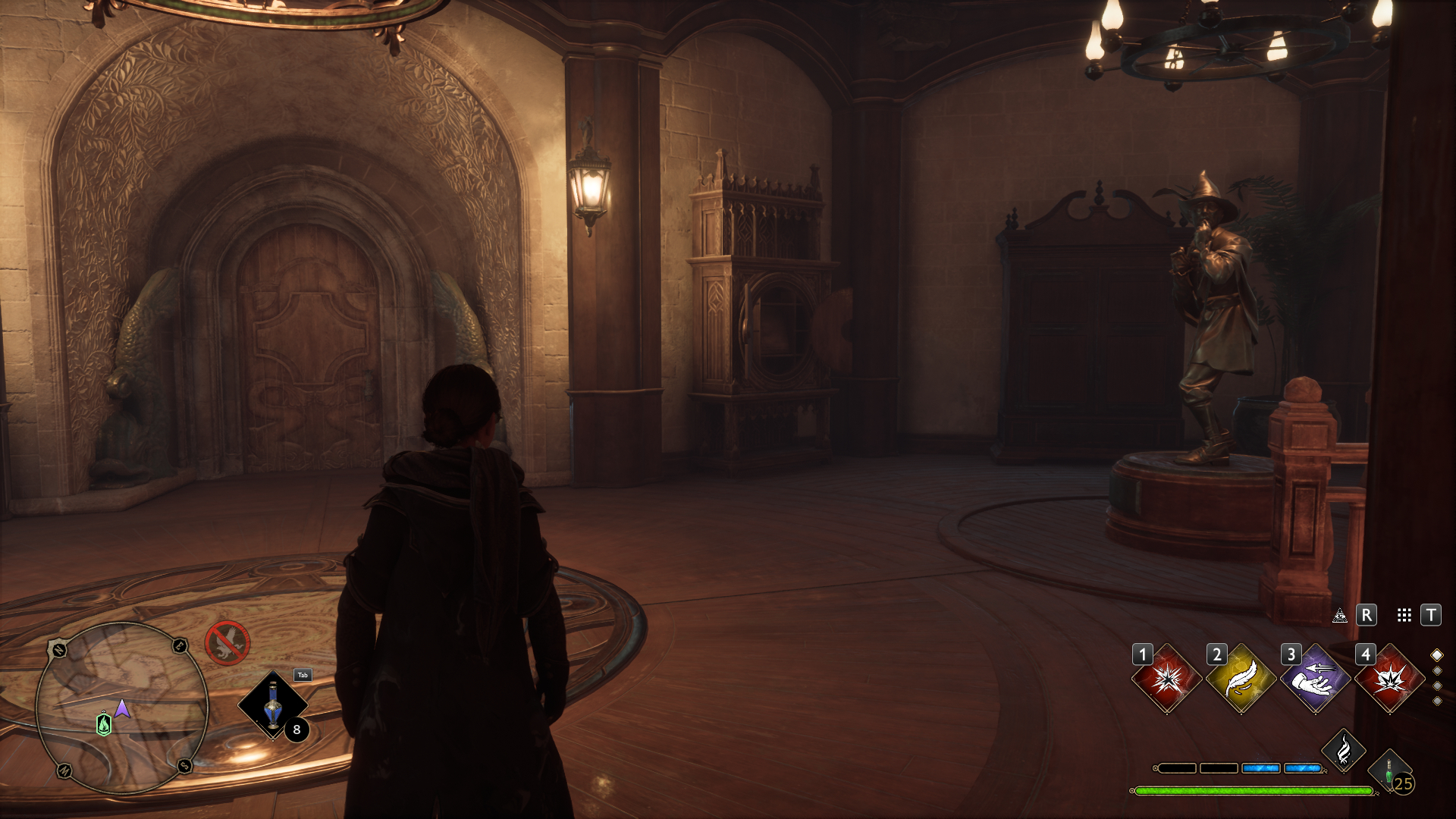Trigger the Ancient Magic flame icon
Screen dimensions: 1456x819
(1344, 751)
